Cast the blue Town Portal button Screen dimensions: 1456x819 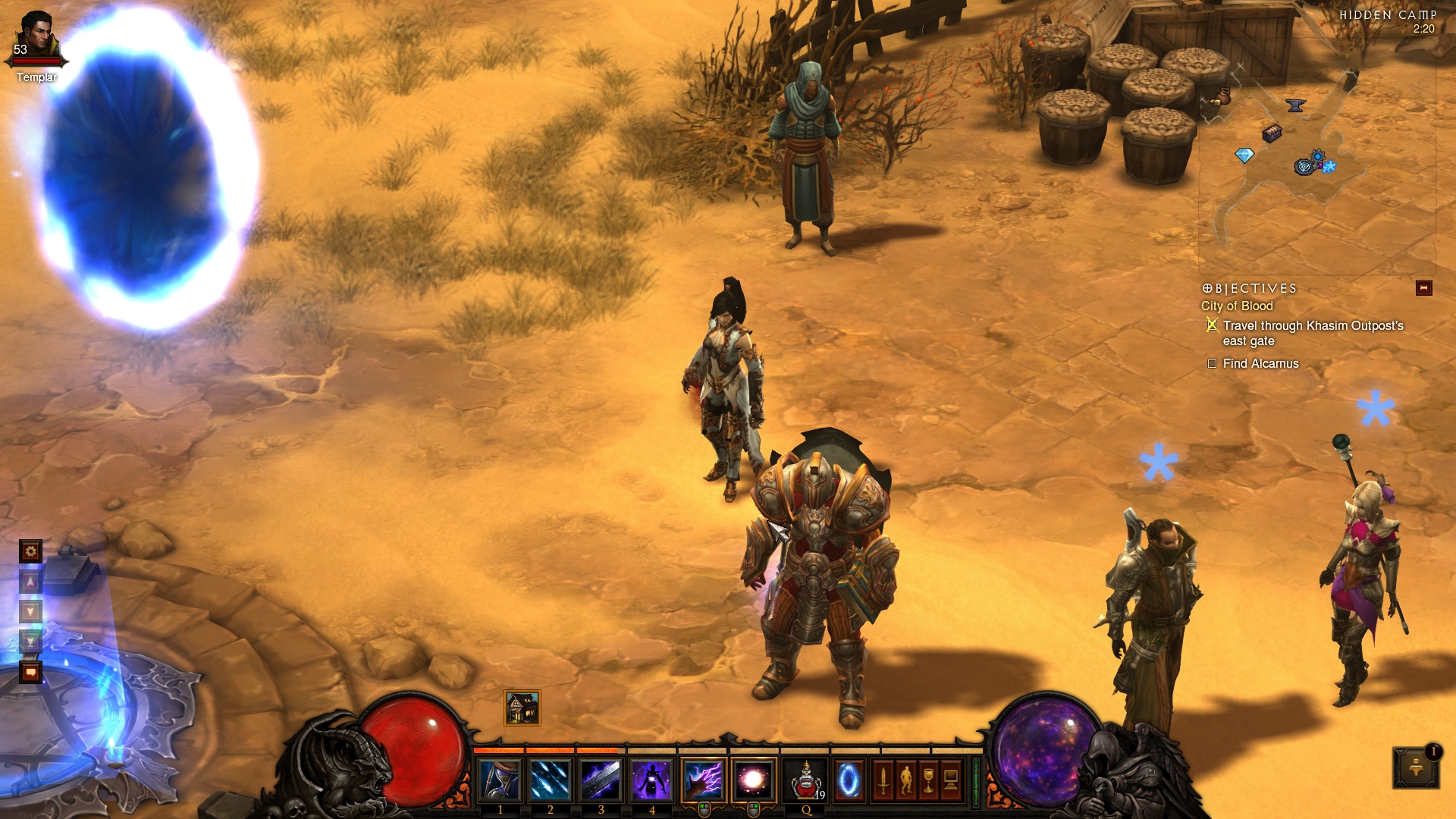click(849, 780)
